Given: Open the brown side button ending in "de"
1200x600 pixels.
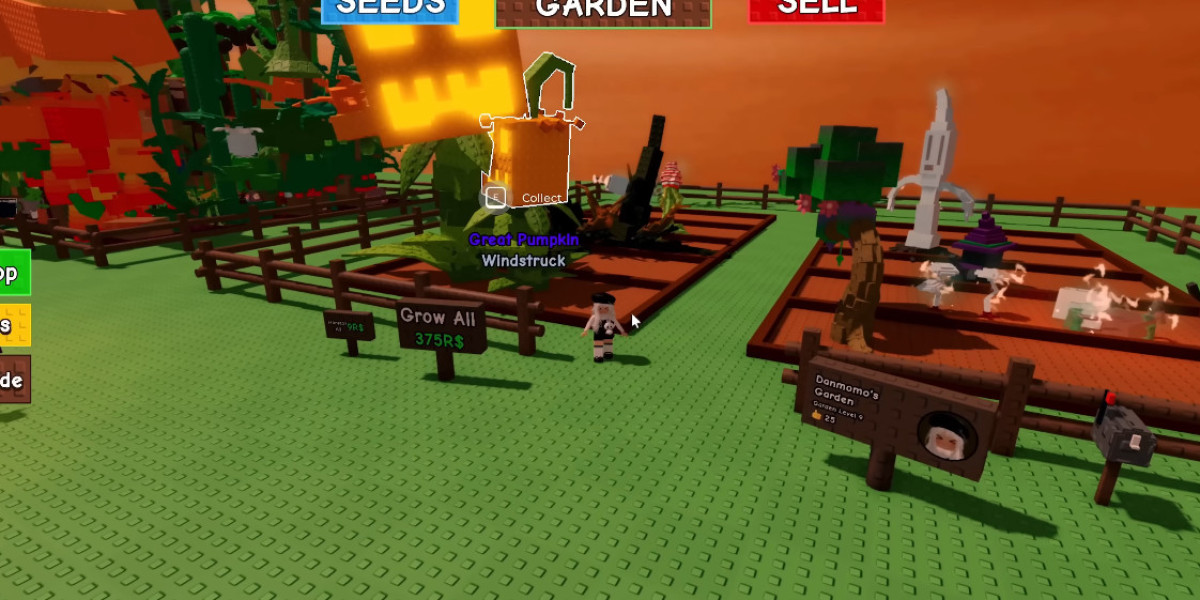Looking at the screenshot, I should click(x=13, y=380).
